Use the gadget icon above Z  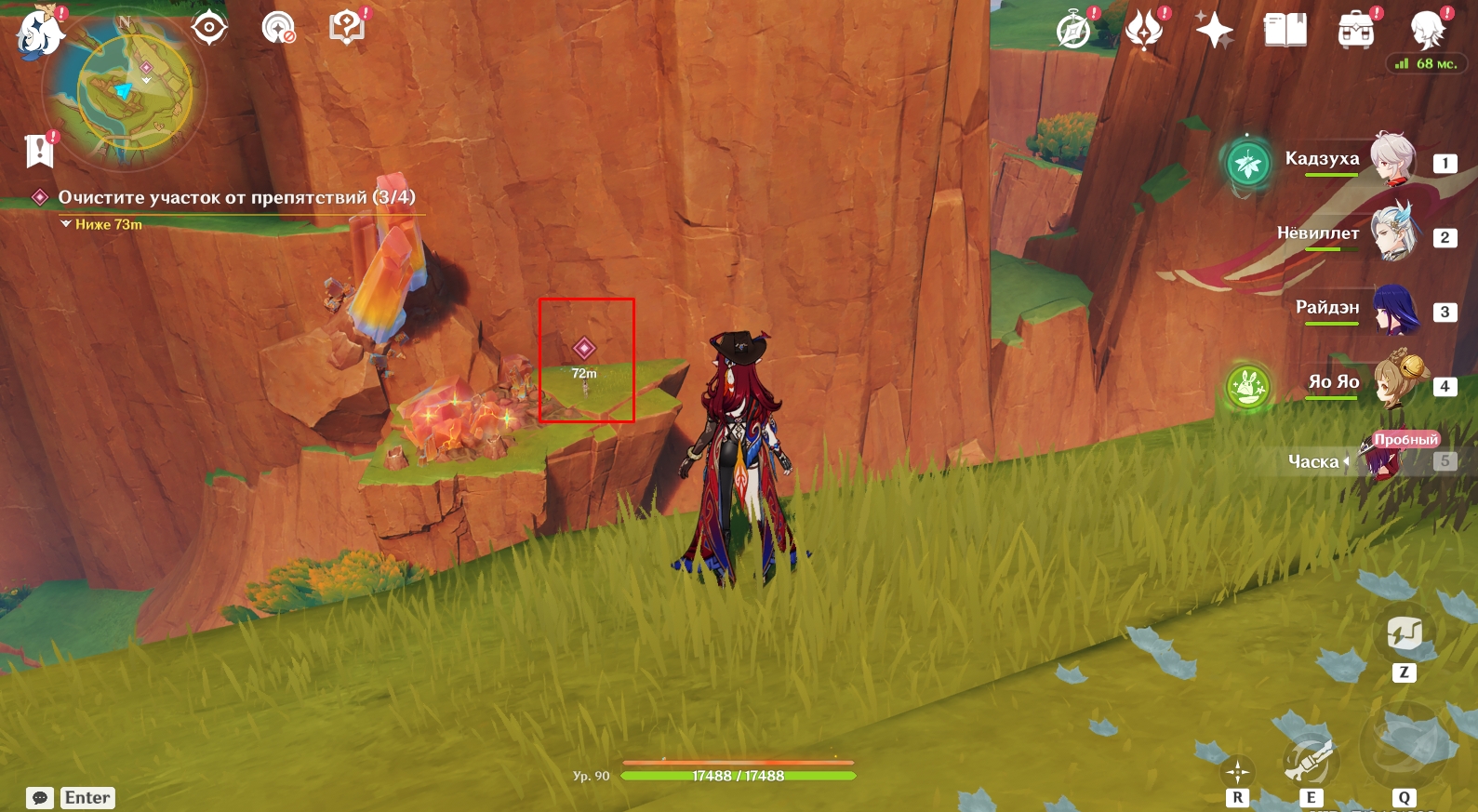tap(1404, 633)
